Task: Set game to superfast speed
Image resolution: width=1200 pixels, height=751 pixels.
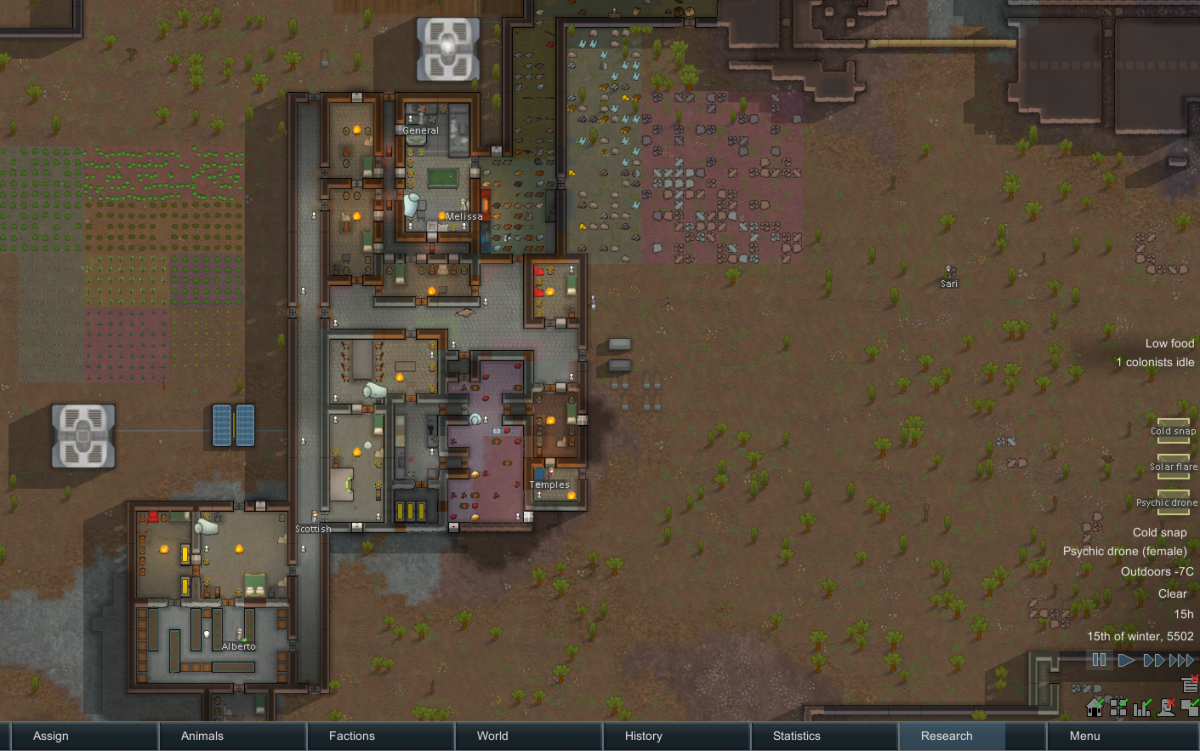Action: coord(1181,660)
